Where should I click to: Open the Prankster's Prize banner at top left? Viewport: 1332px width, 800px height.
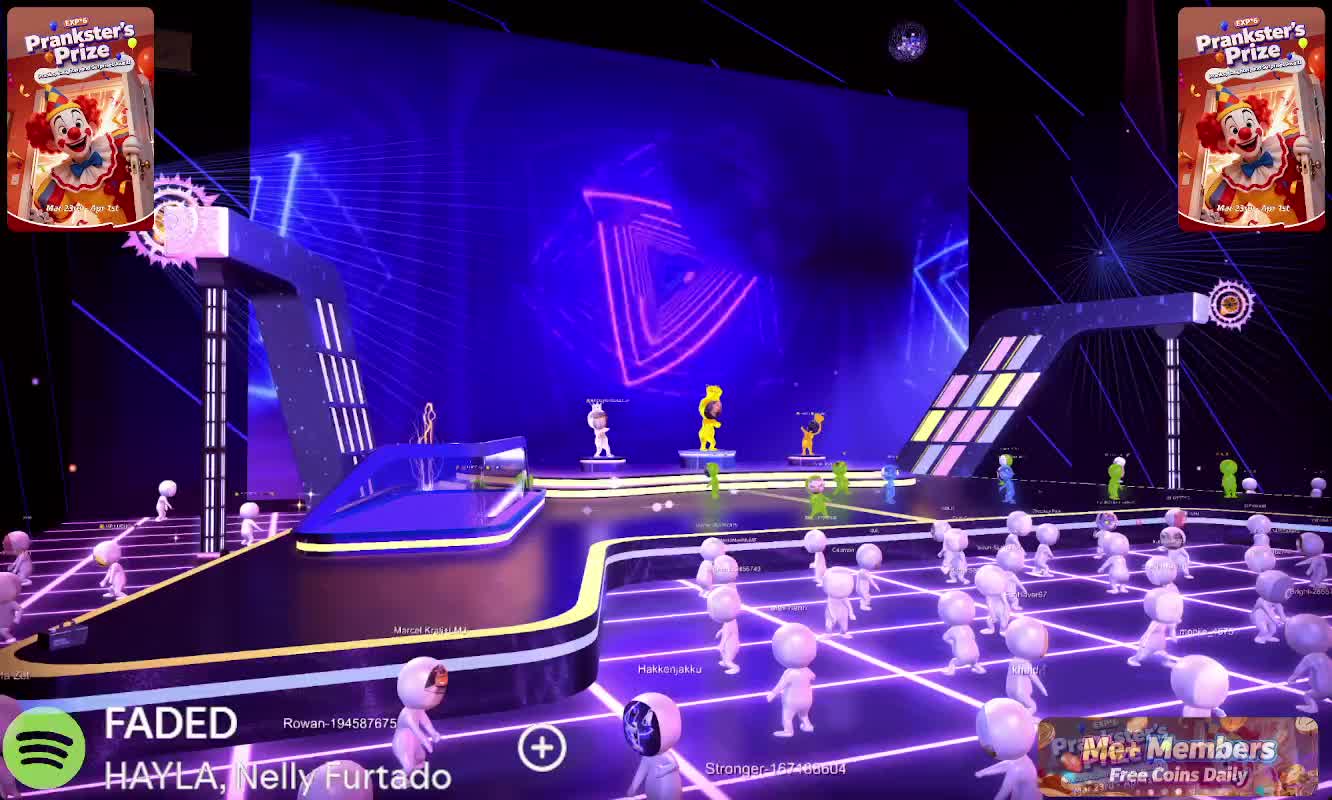[x=80, y=119]
